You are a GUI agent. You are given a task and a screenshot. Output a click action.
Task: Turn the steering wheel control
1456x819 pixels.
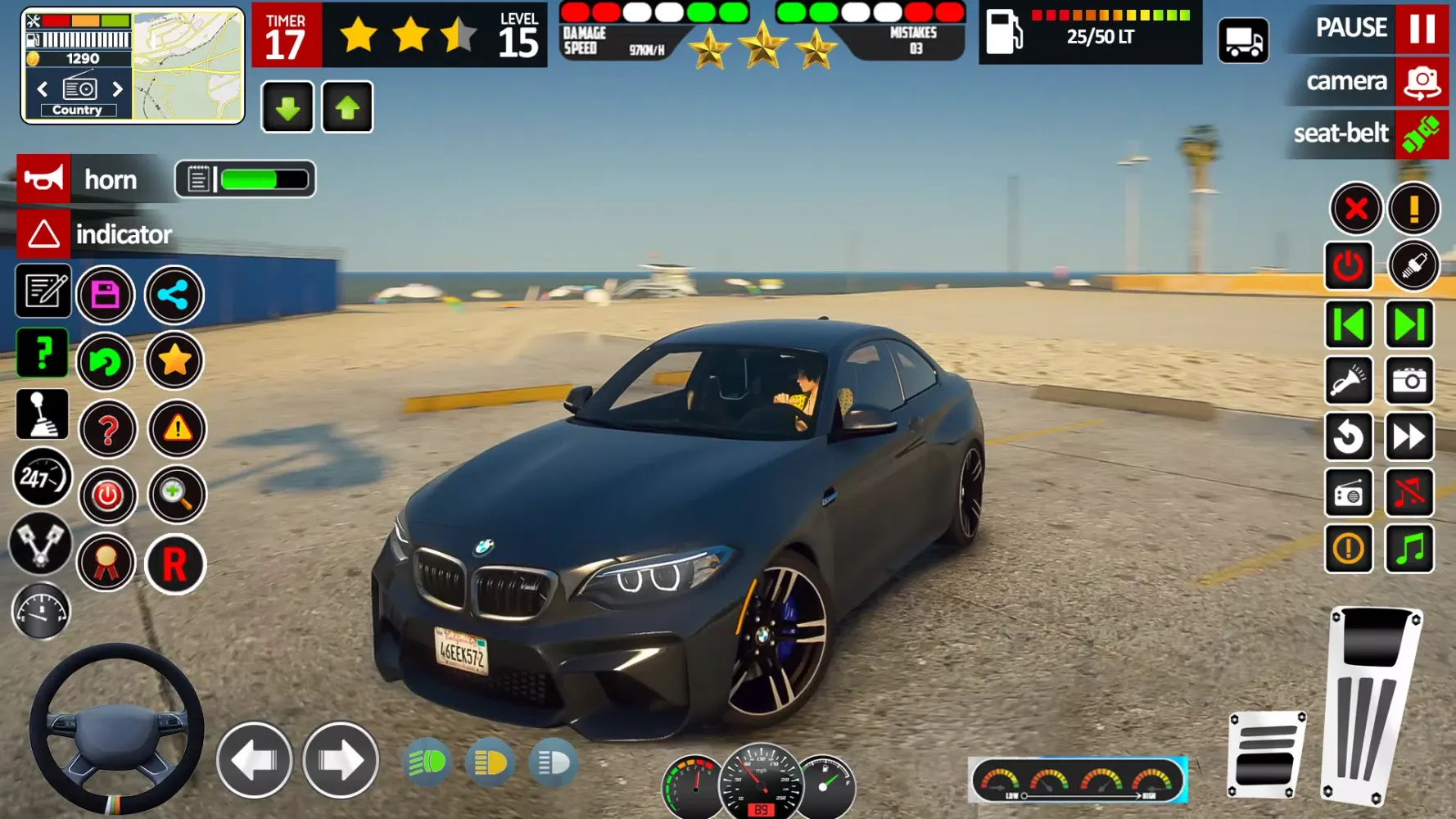click(x=116, y=728)
